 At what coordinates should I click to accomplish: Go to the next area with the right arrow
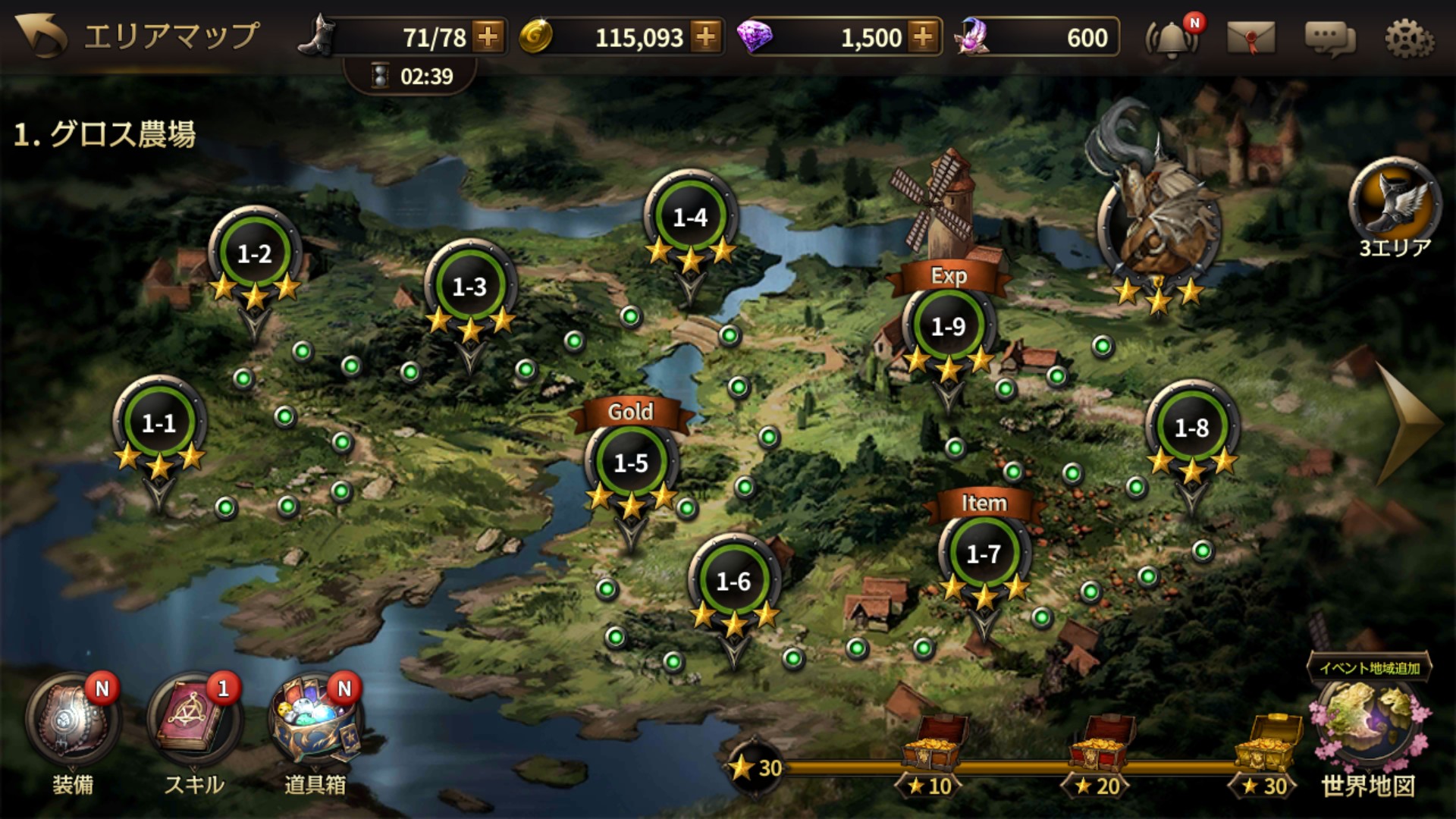[1409, 423]
